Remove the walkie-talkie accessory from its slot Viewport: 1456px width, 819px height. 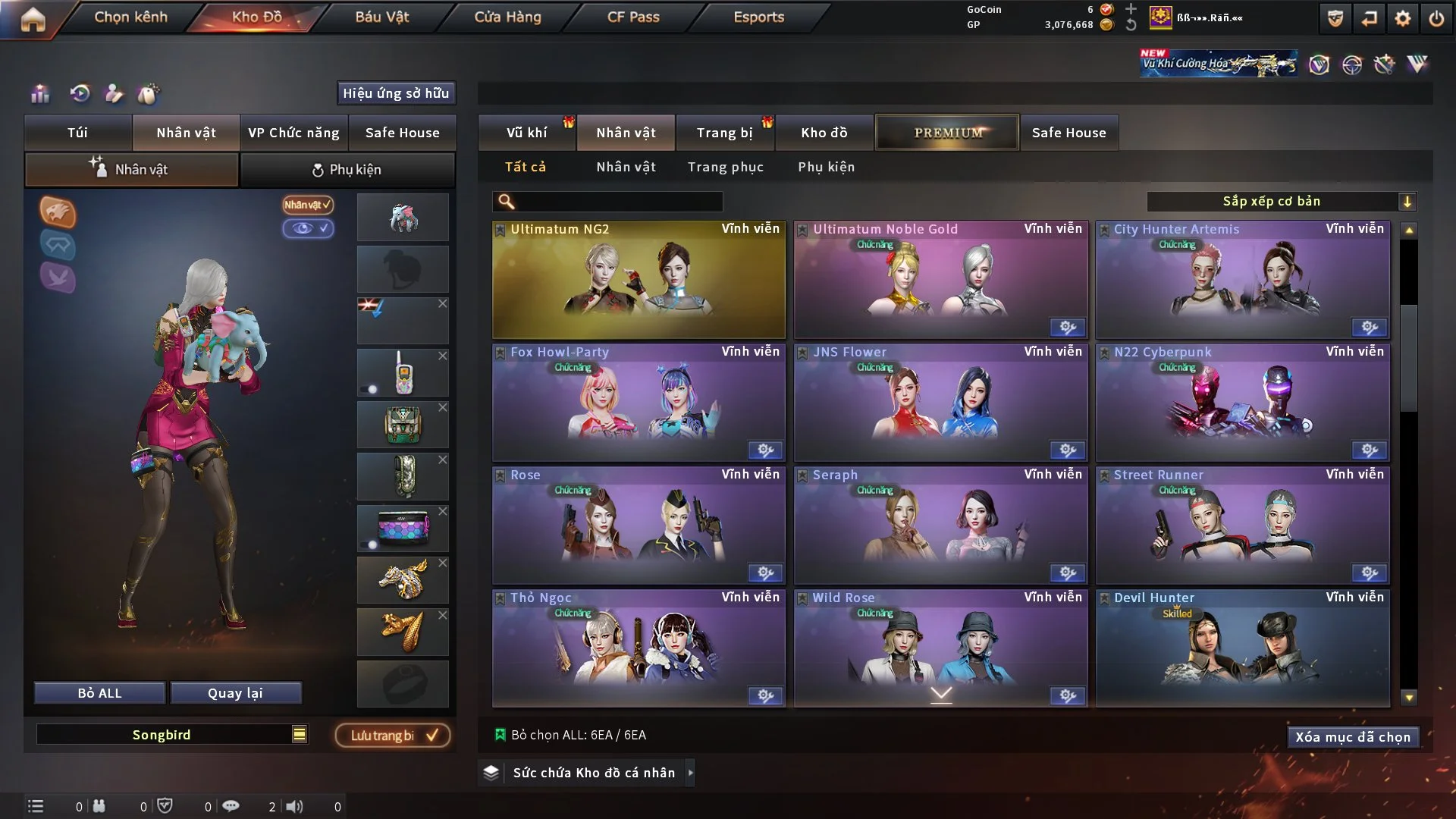coord(443,356)
